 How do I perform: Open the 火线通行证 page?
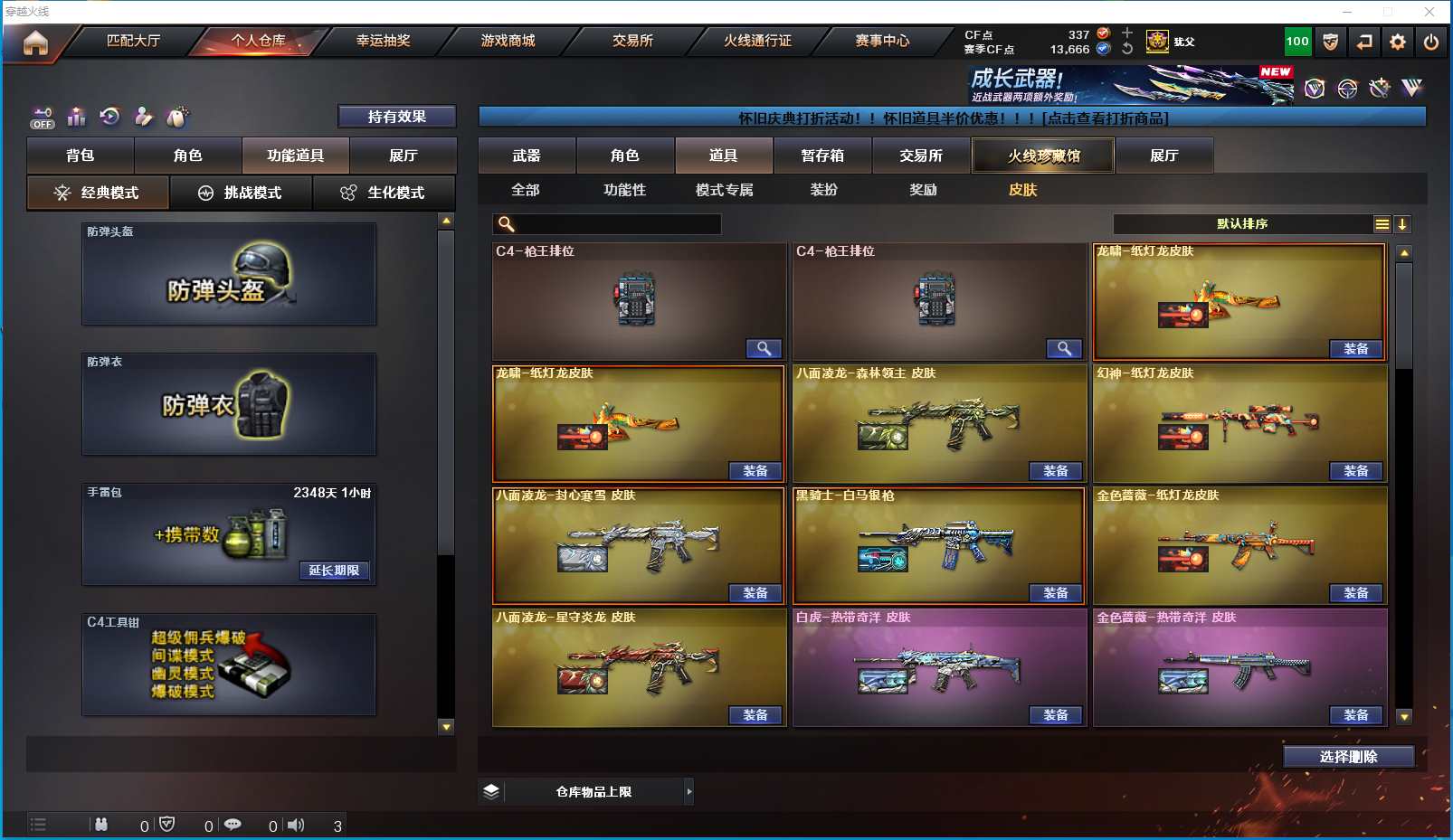(x=757, y=41)
